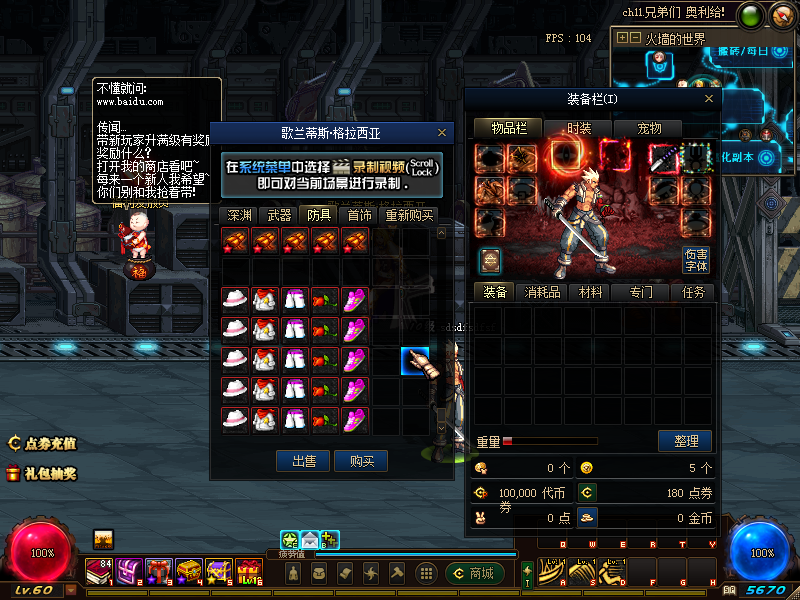The width and height of the screenshot is (800, 600).
Task: Close the 装备栏 inventory window
Action: coord(709,99)
